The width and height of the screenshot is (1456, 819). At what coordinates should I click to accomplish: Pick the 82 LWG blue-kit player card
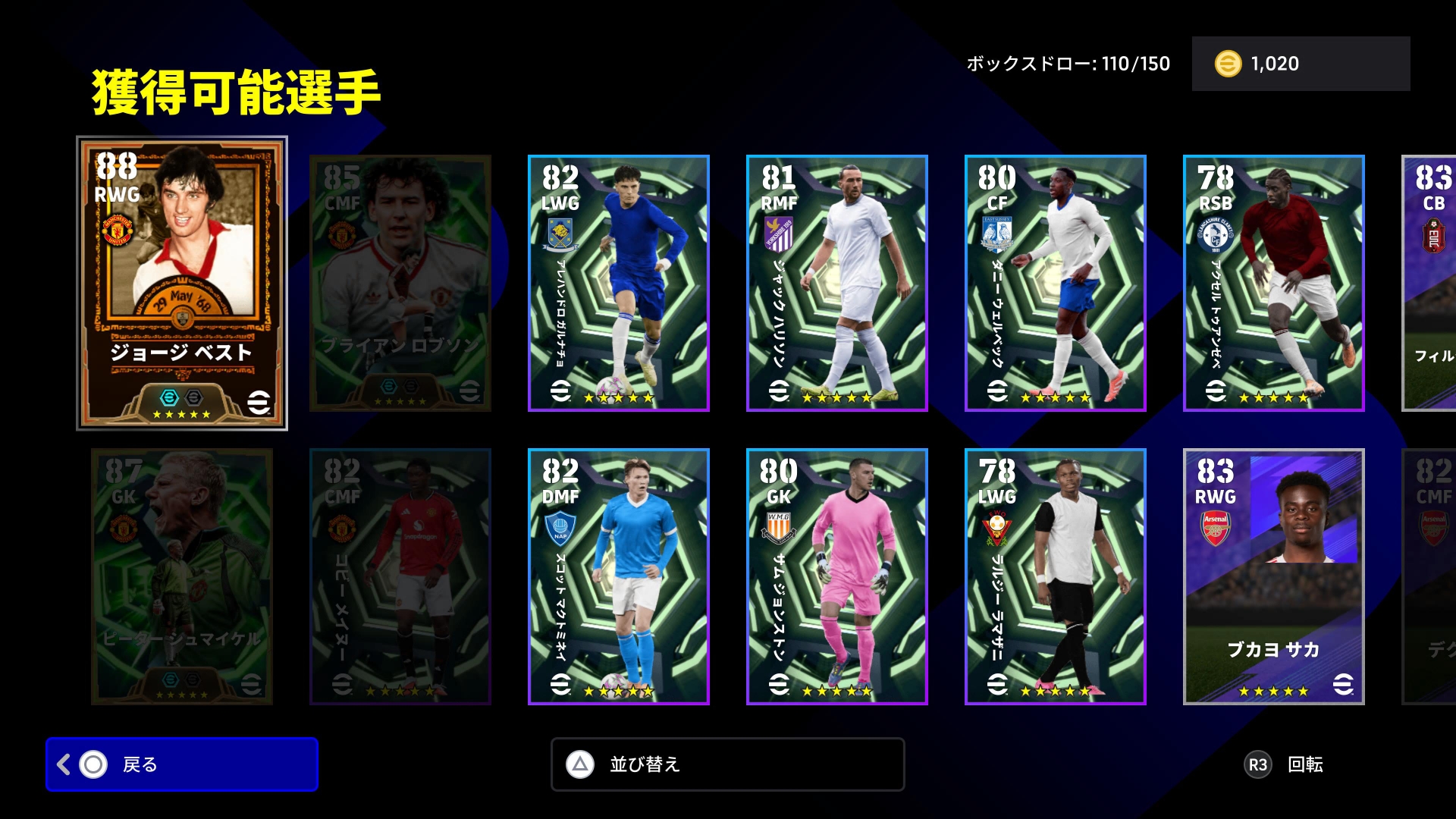(619, 283)
